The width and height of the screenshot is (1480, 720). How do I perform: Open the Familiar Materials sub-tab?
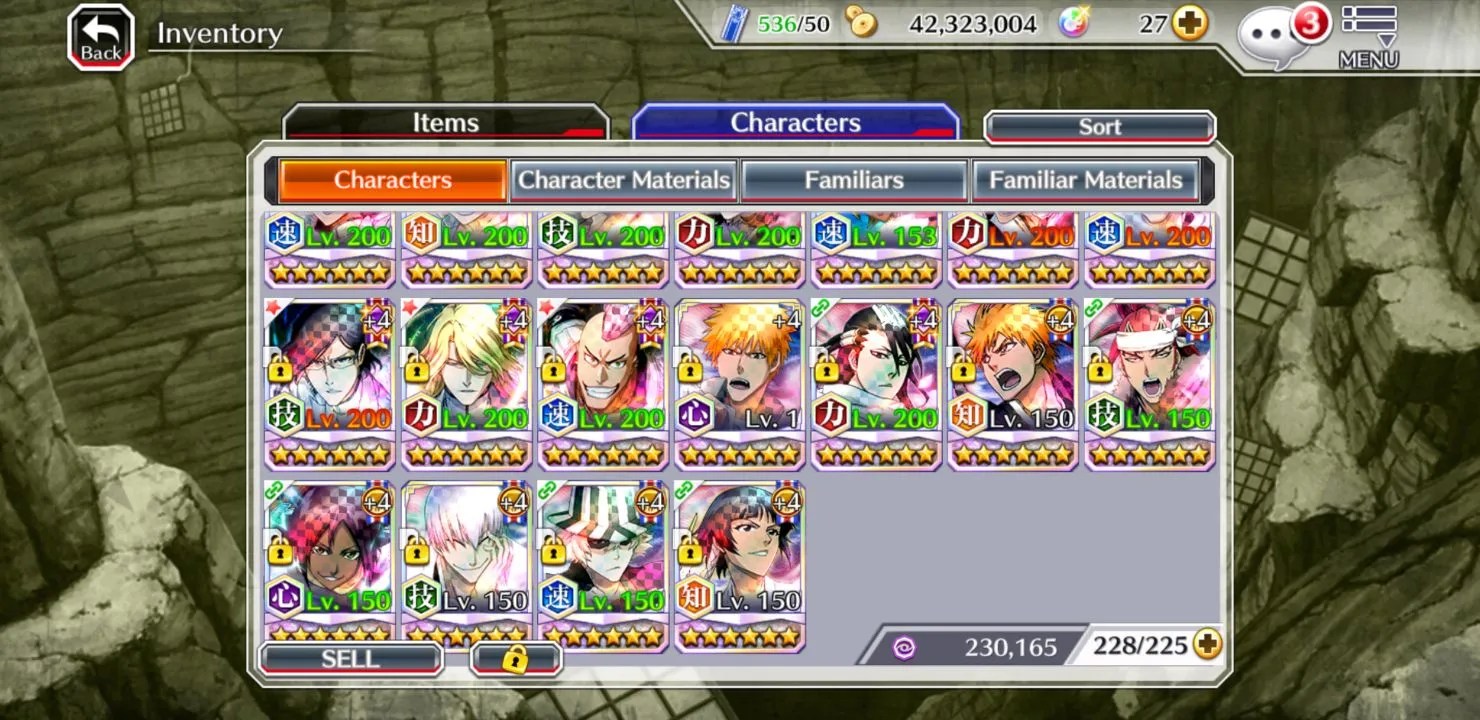(1085, 181)
